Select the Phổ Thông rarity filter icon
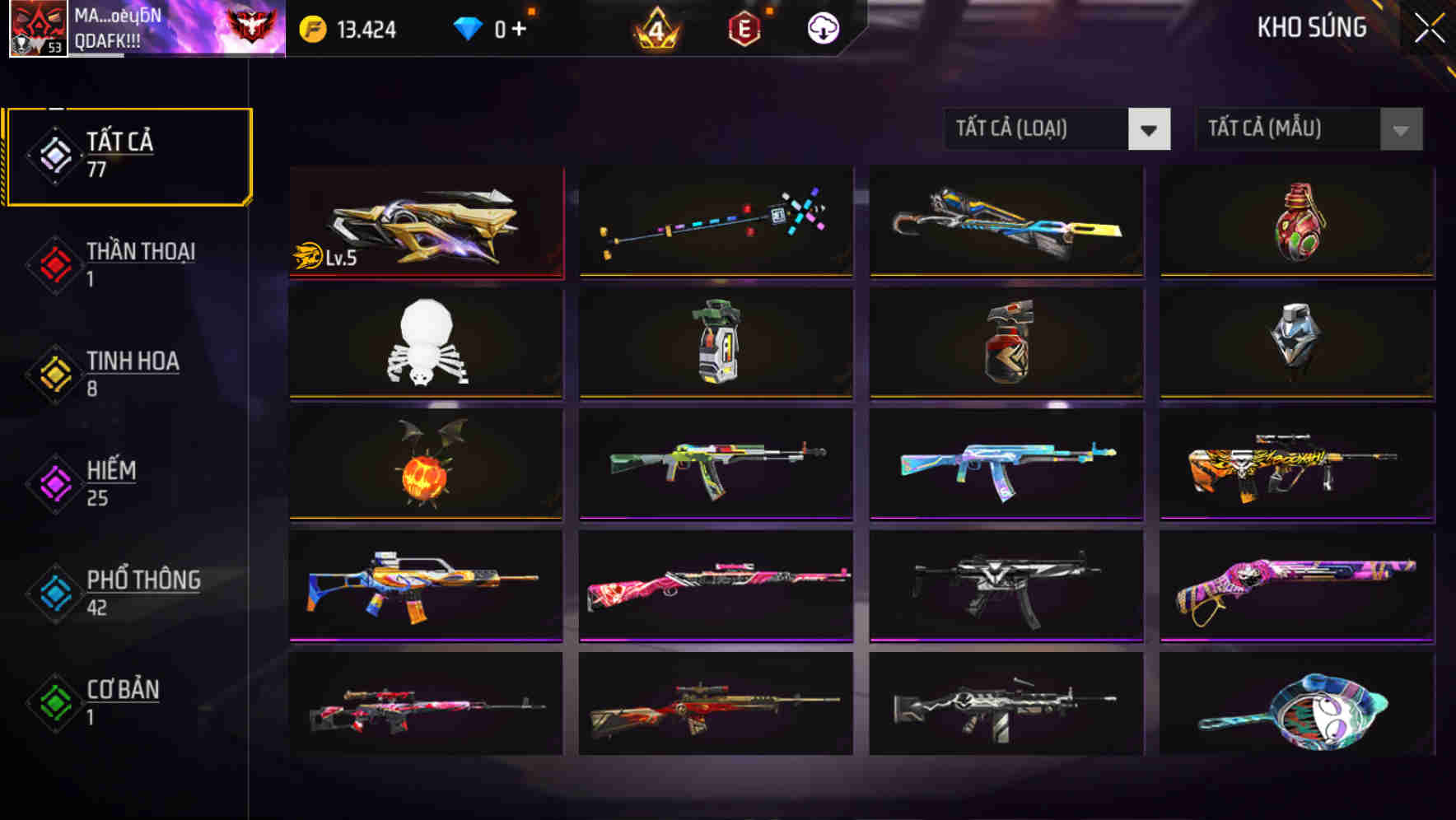Viewport: 1456px width, 820px height. pyautogui.click(x=54, y=592)
